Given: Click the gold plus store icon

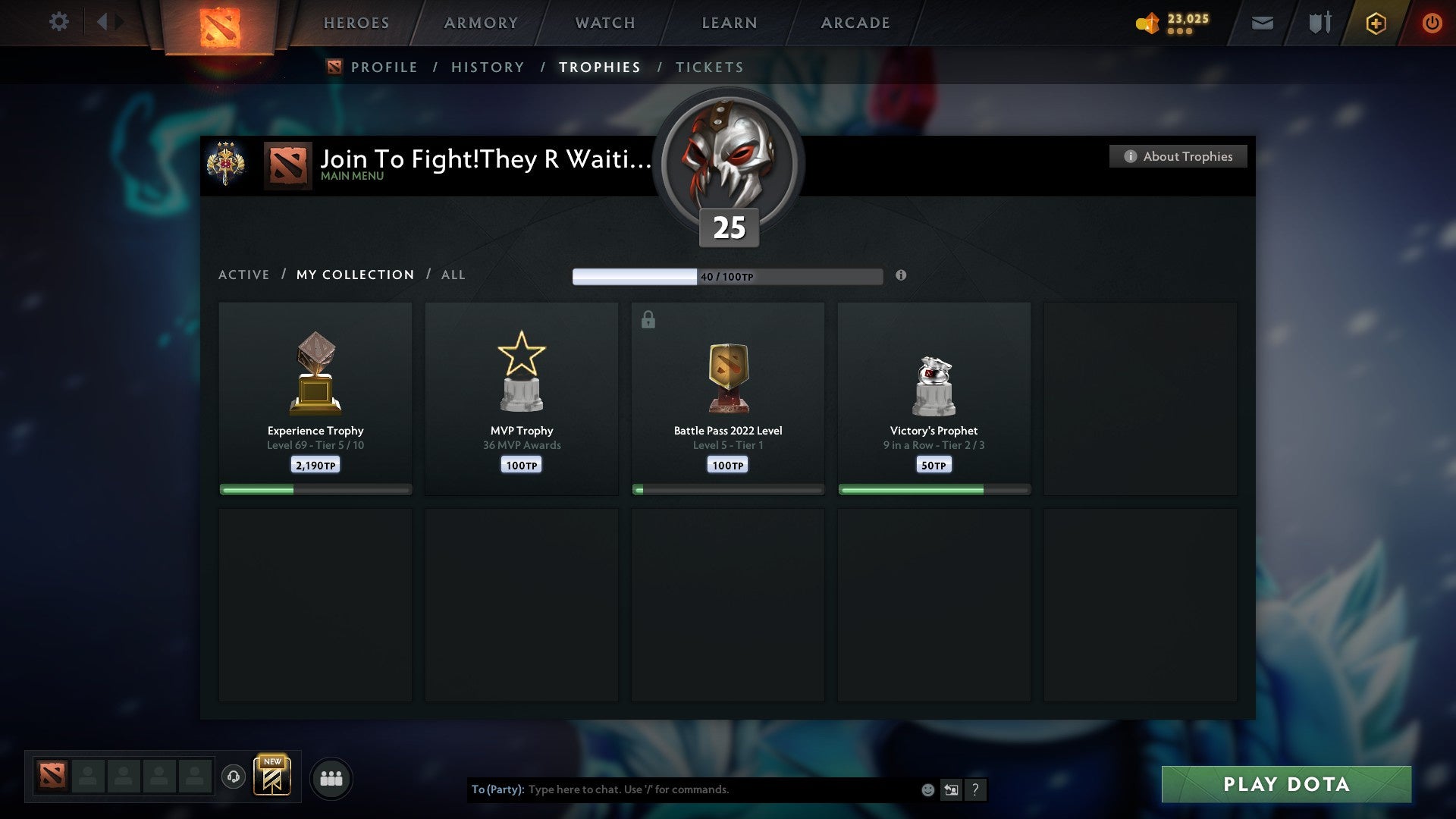Looking at the screenshot, I should [1376, 23].
